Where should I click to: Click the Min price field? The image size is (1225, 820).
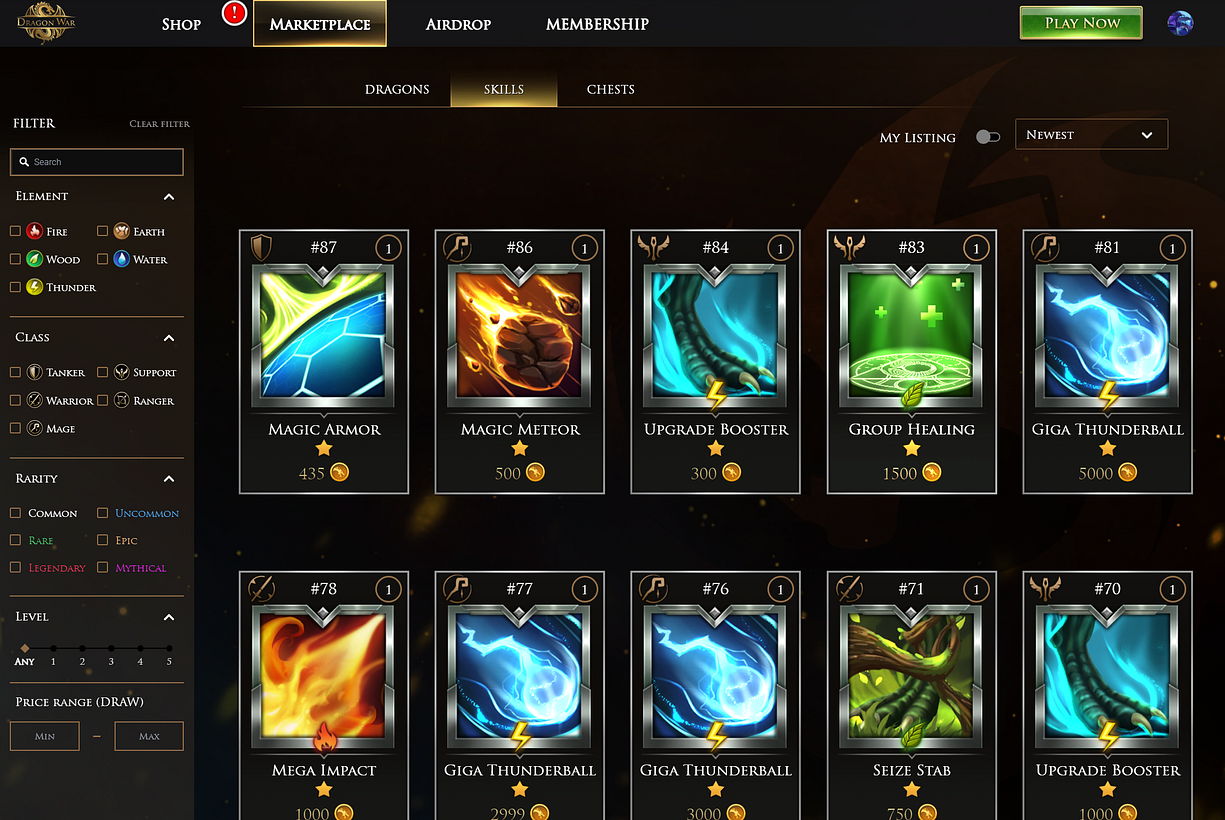click(x=45, y=737)
